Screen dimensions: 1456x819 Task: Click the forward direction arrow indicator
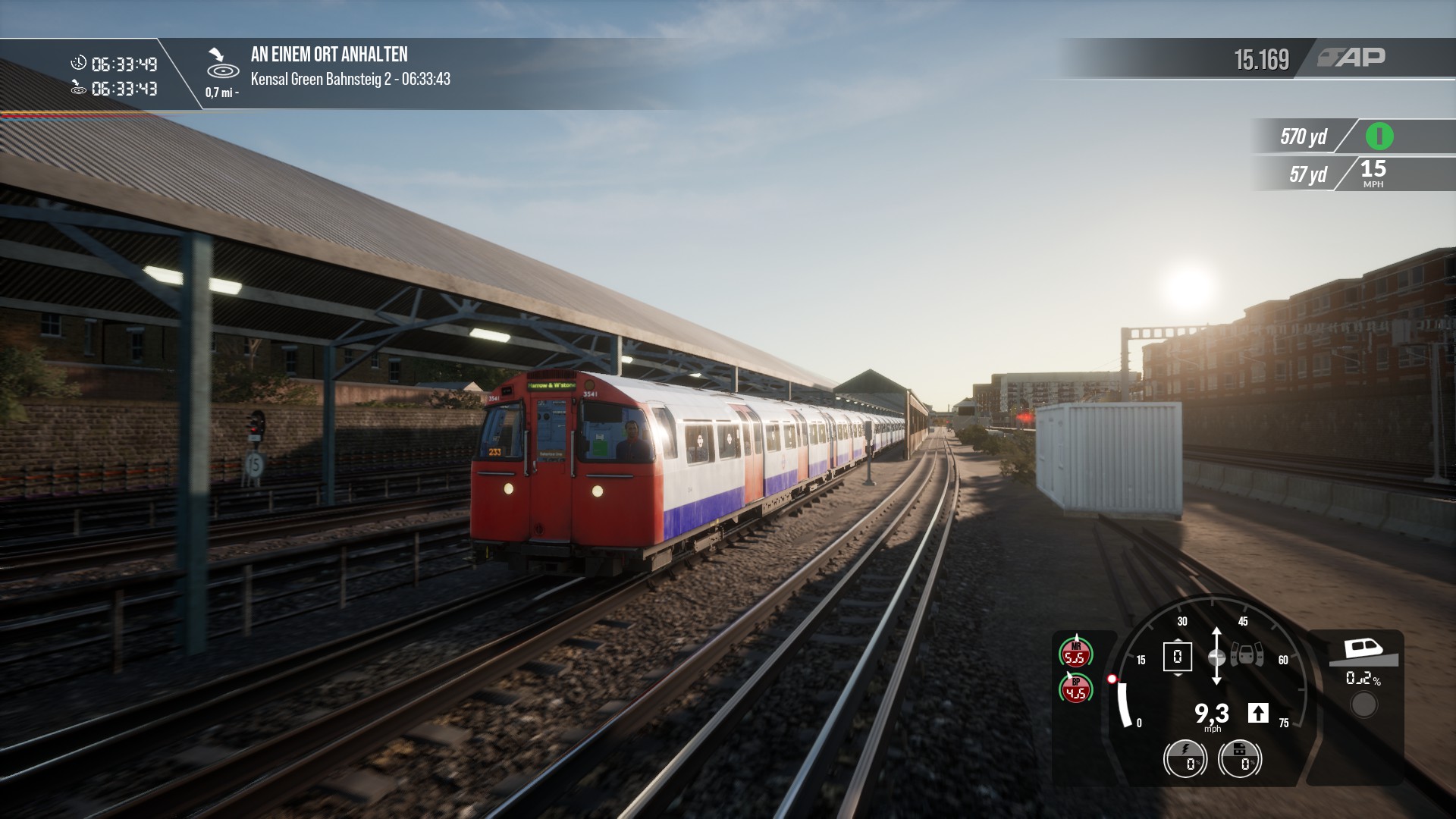[x=1258, y=713]
